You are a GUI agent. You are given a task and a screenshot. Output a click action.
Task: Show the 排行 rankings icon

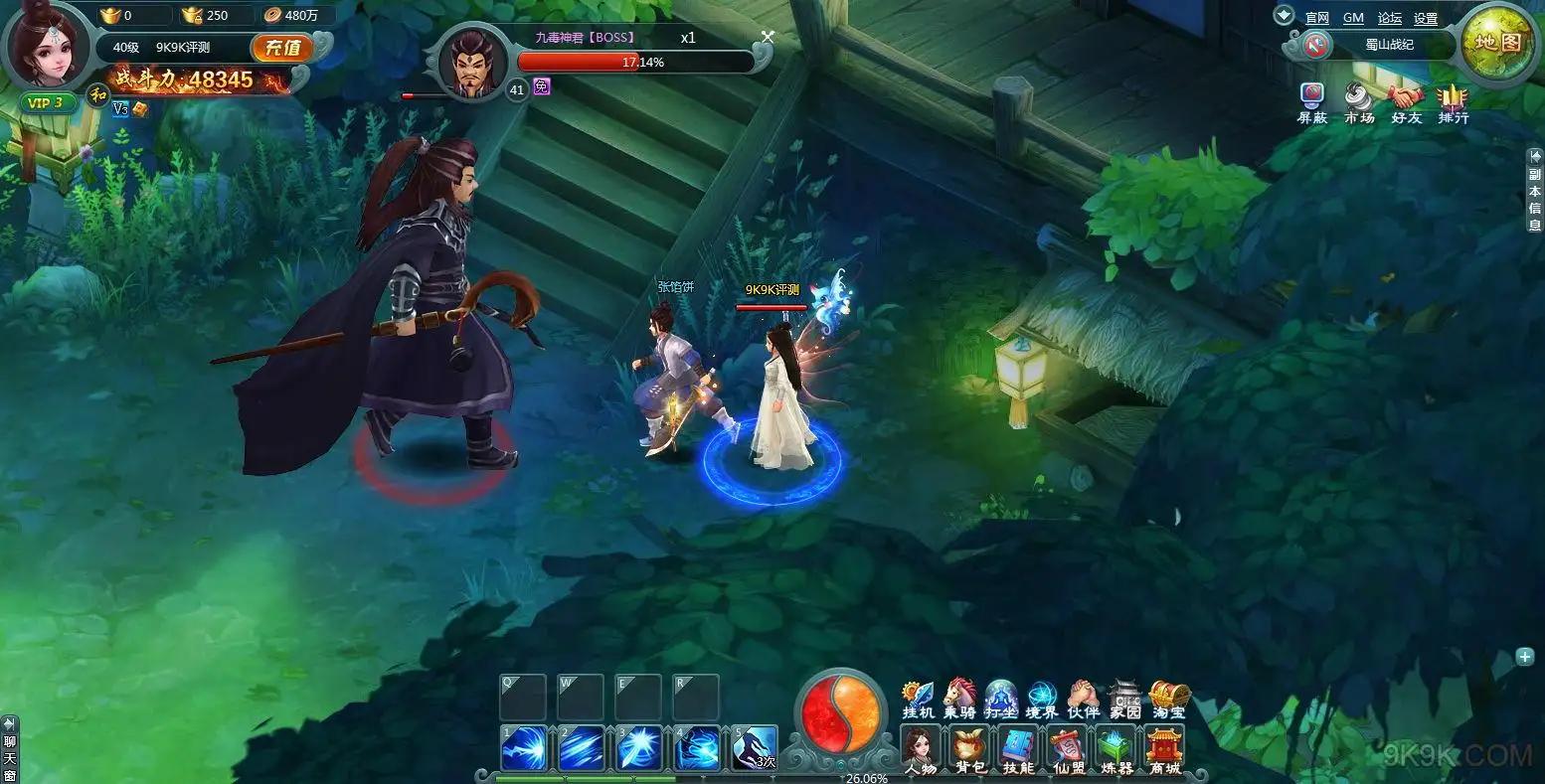click(x=1453, y=102)
